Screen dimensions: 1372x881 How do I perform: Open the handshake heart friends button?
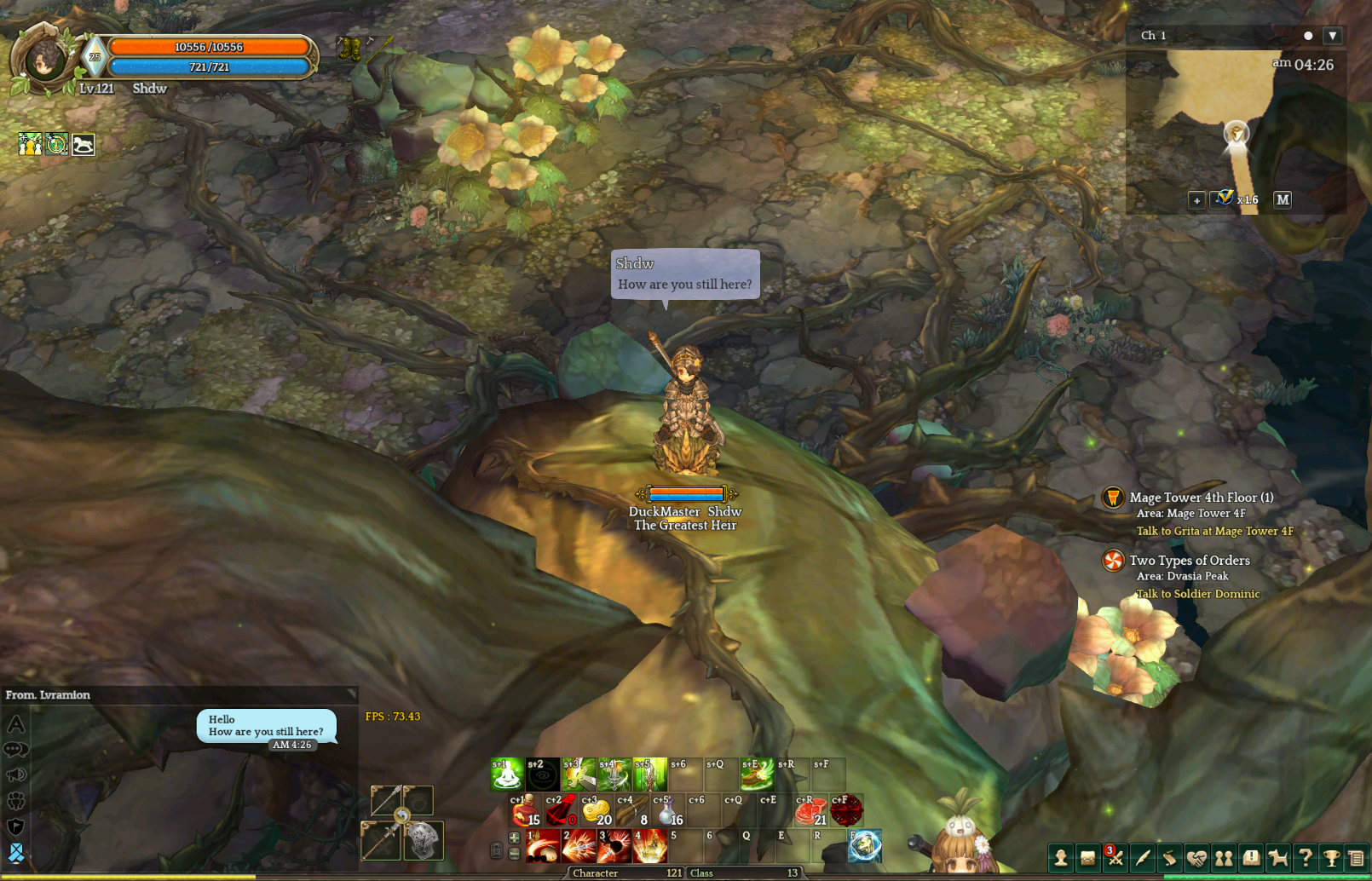click(1196, 858)
